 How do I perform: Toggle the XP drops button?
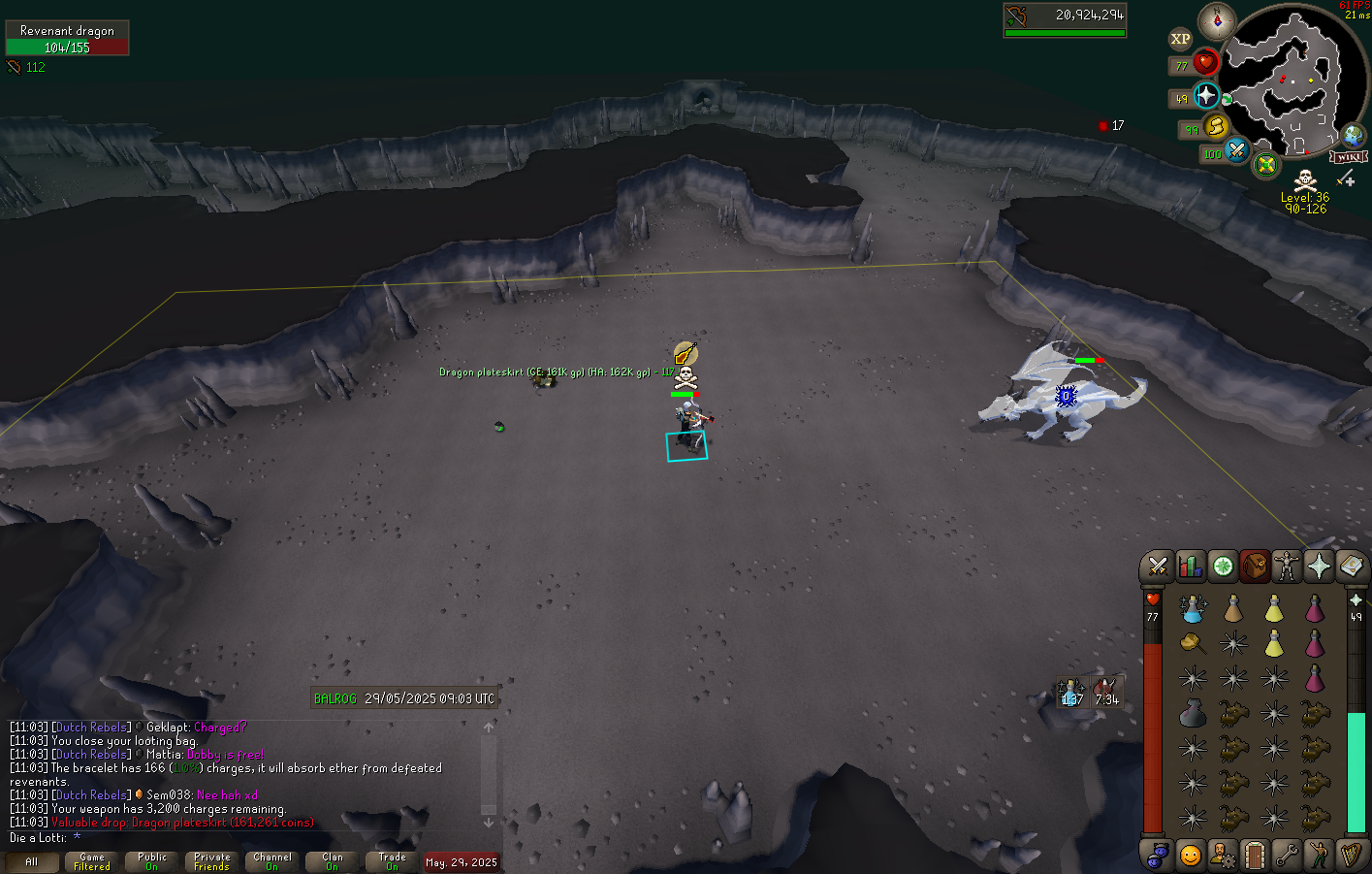coord(1180,39)
